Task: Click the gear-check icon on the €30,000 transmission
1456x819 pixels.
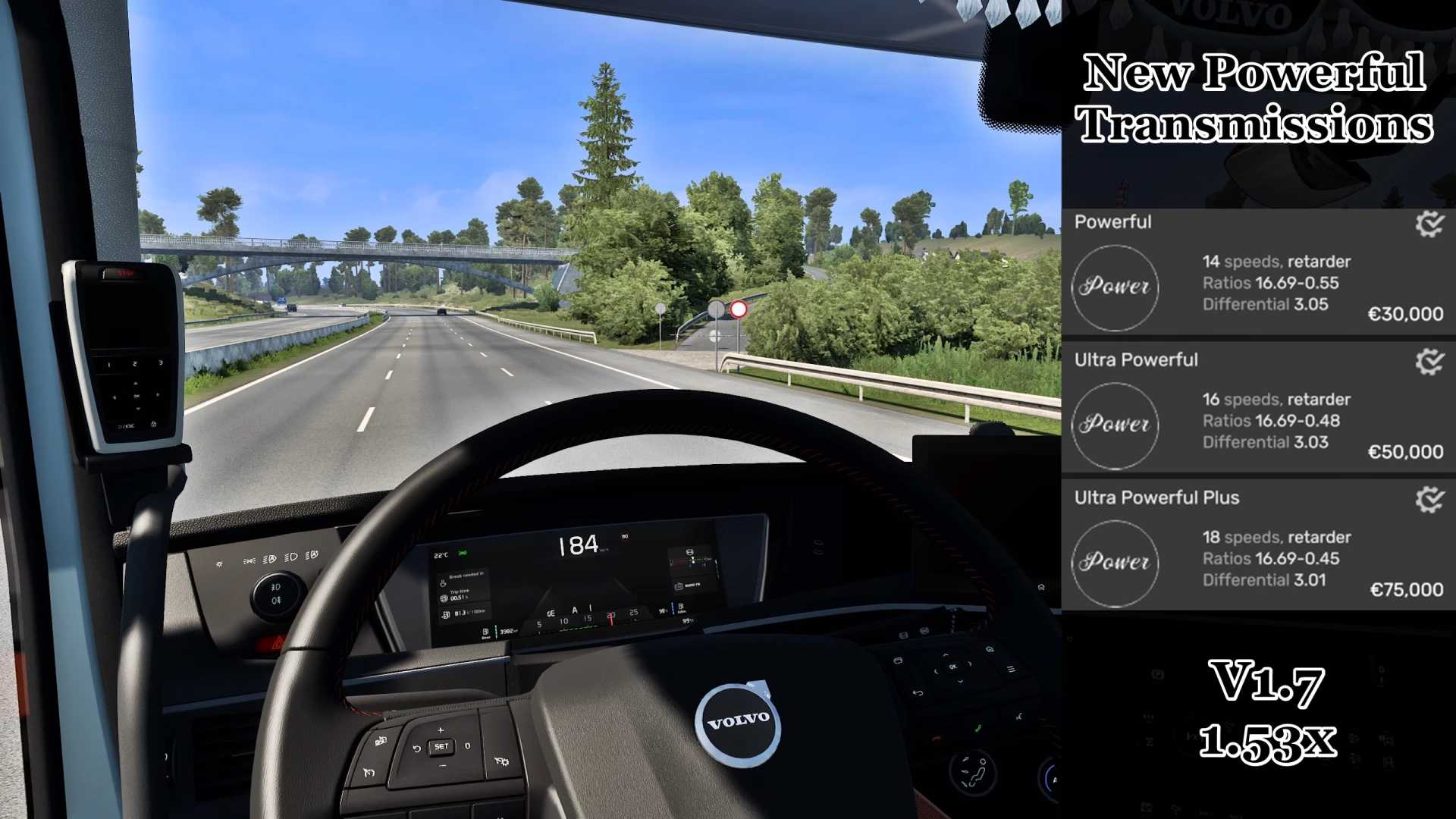Action: (x=1429, y=224)
